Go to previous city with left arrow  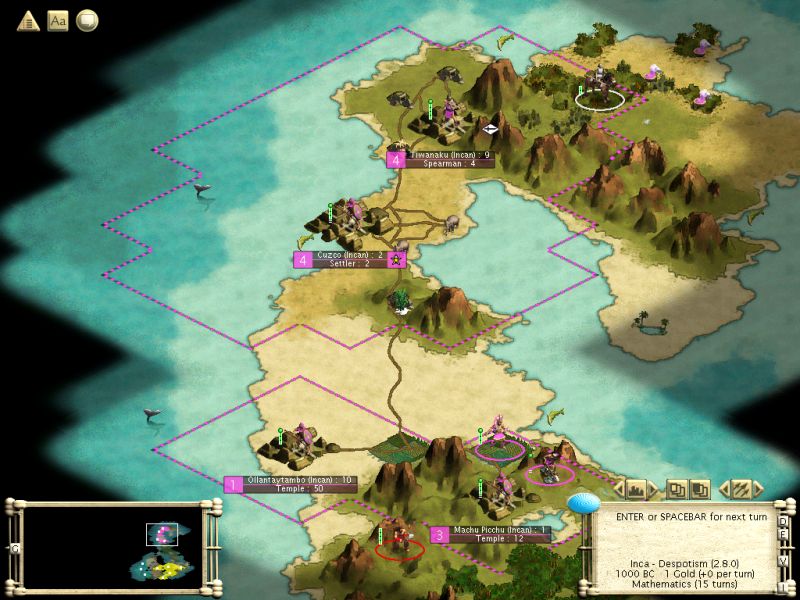point(619,489)
